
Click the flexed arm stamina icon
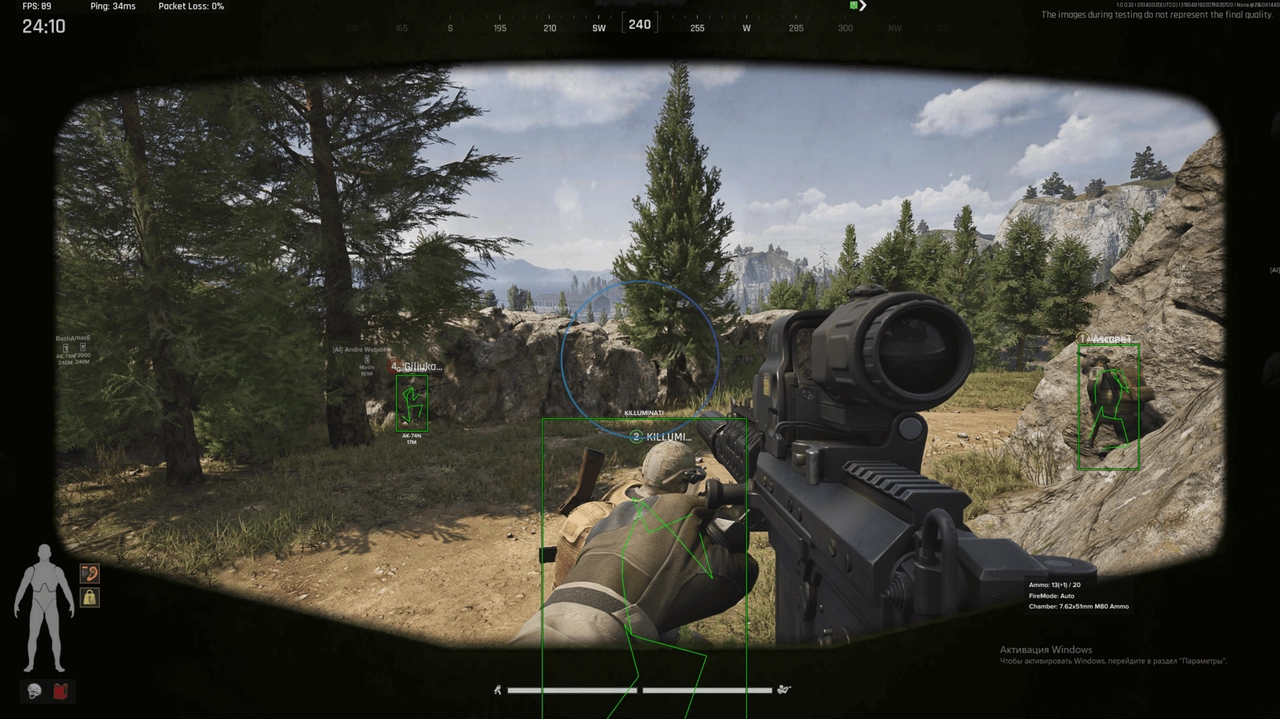coord(784,689)
